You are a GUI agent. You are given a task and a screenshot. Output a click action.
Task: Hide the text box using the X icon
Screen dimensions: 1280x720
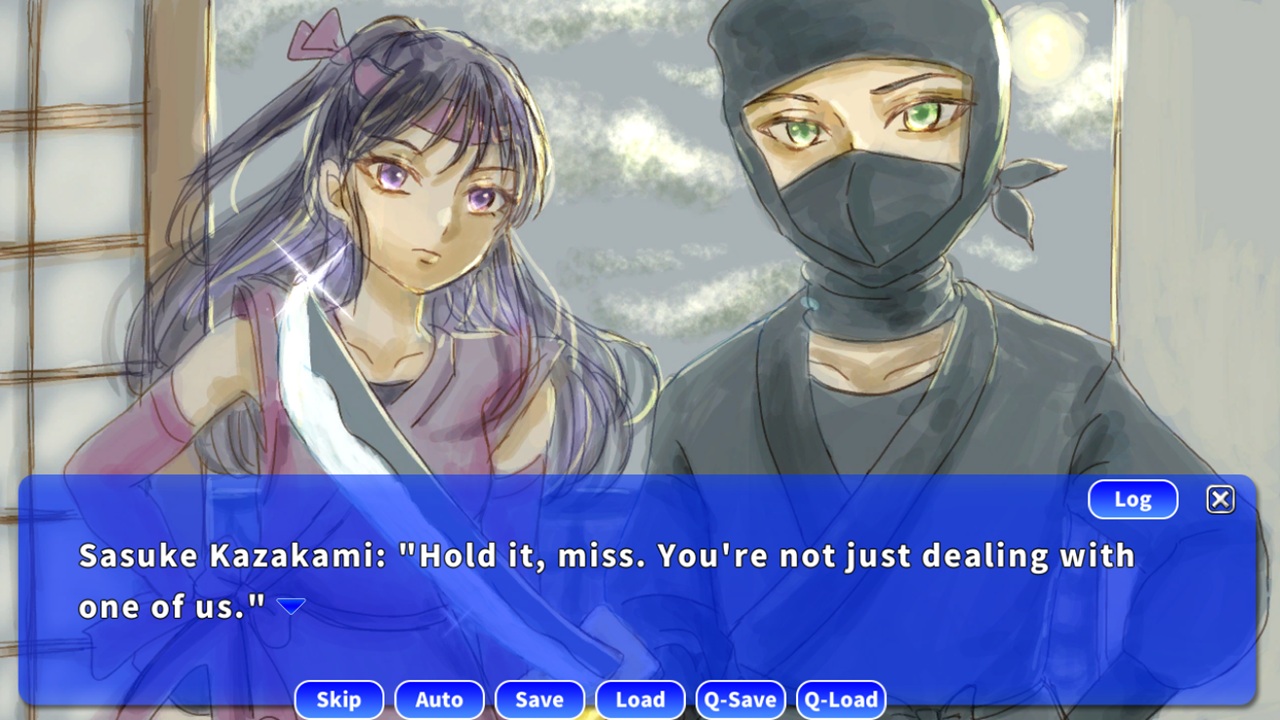point(1220,499)
